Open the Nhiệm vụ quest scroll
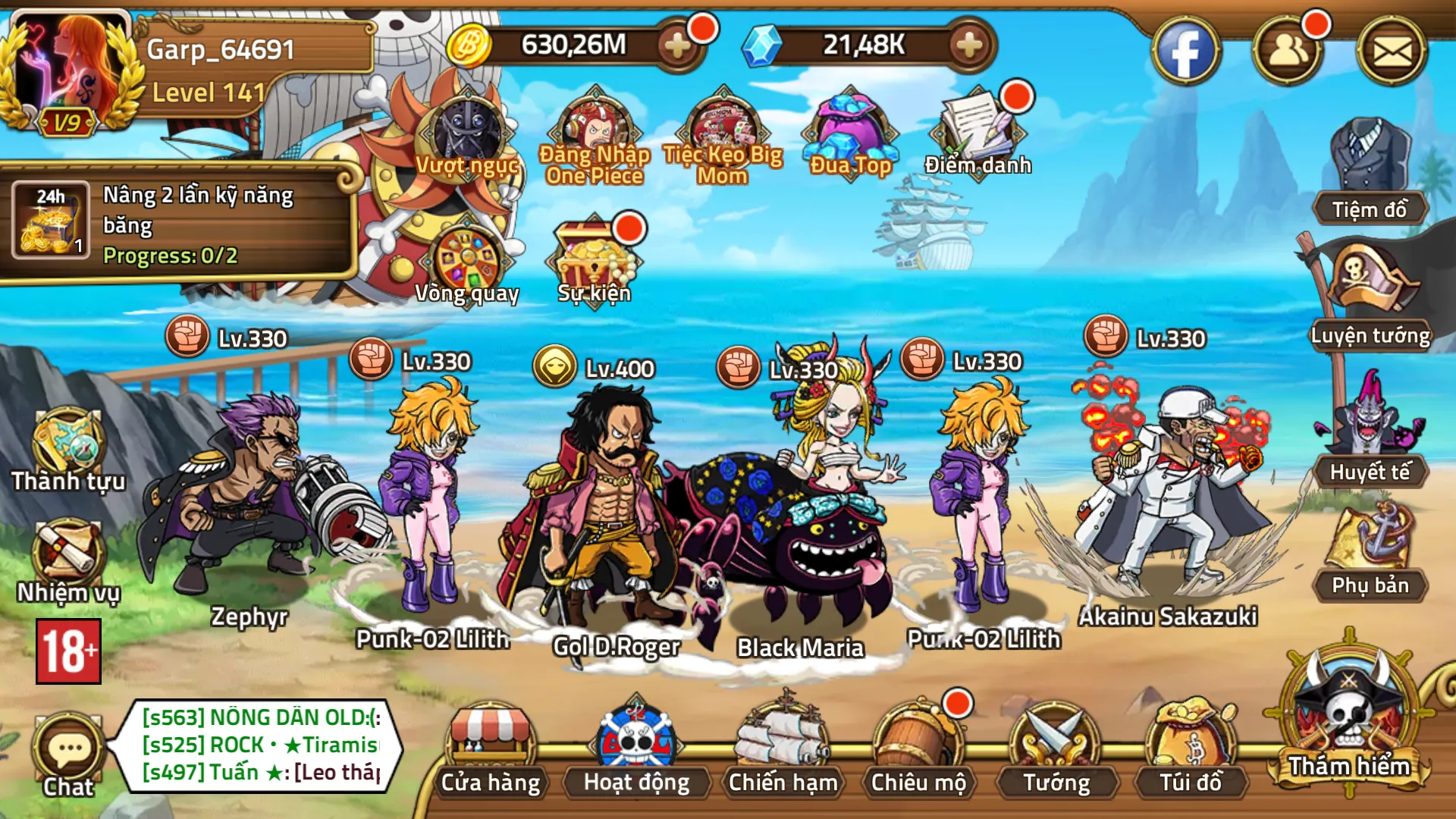 [68, 557]
